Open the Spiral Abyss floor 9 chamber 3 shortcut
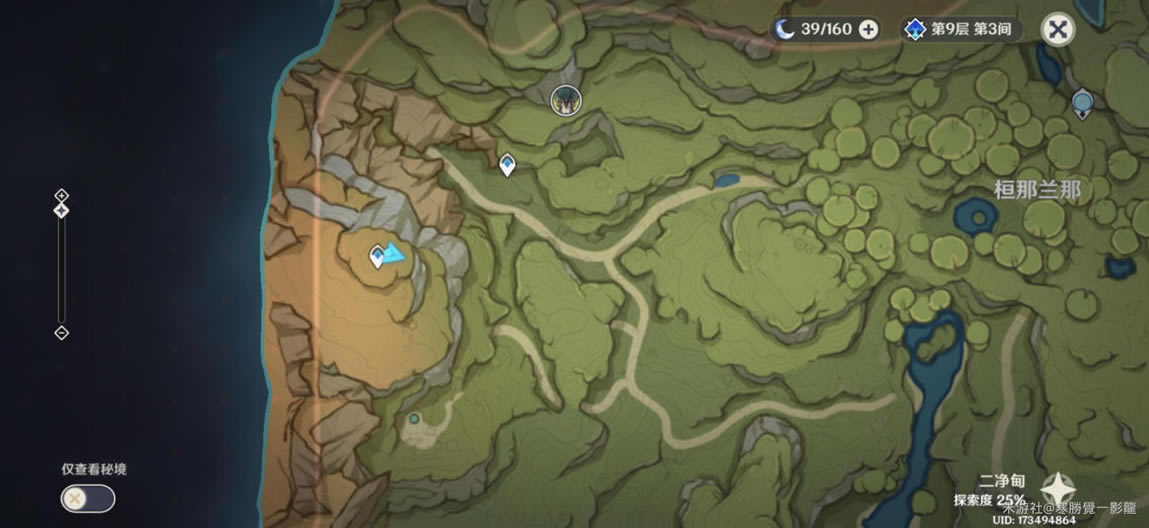The height and width of the screenshot is (528, 1149). 960,29
